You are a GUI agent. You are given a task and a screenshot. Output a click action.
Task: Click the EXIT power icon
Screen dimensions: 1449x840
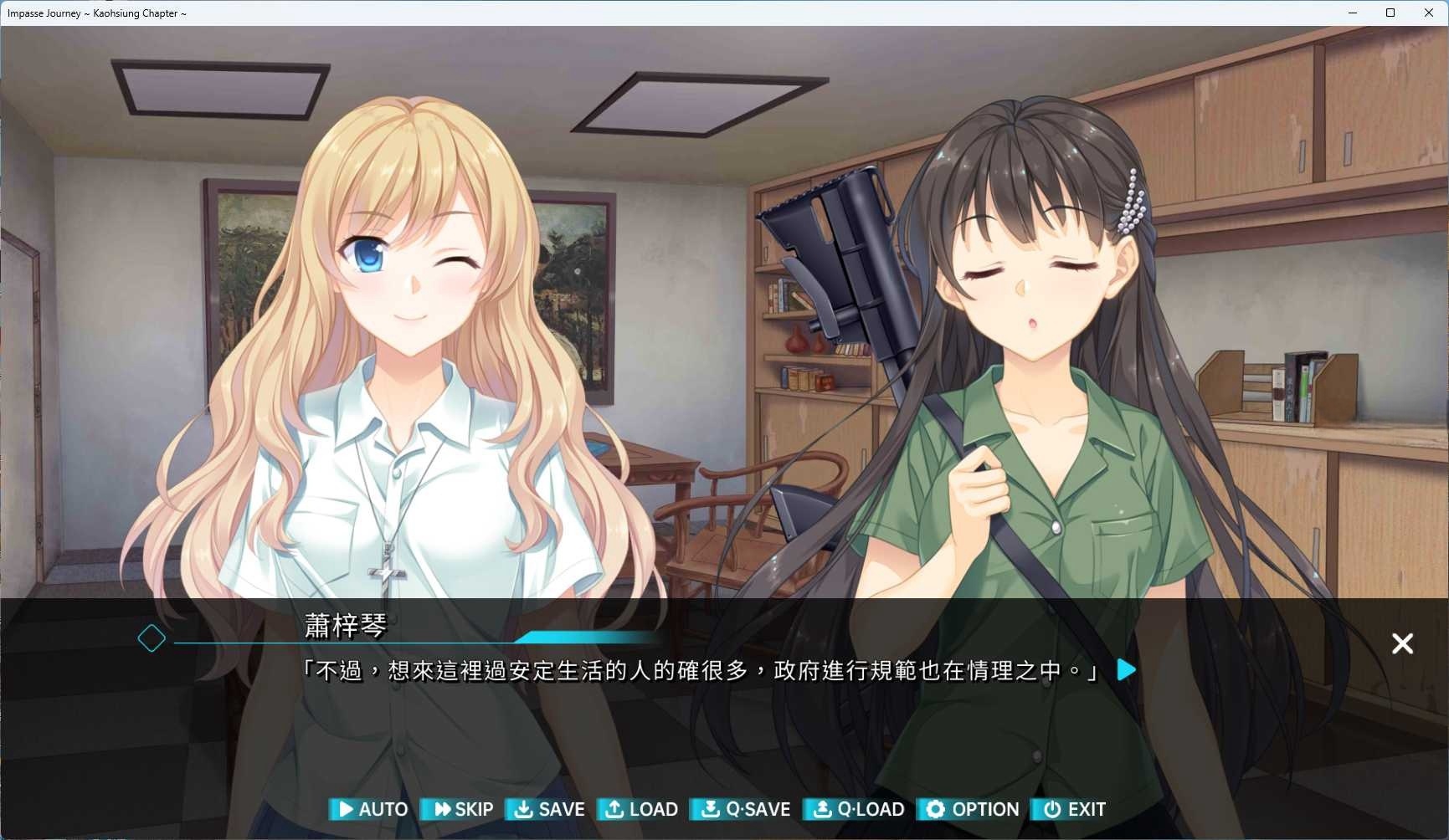point(1051,809)
